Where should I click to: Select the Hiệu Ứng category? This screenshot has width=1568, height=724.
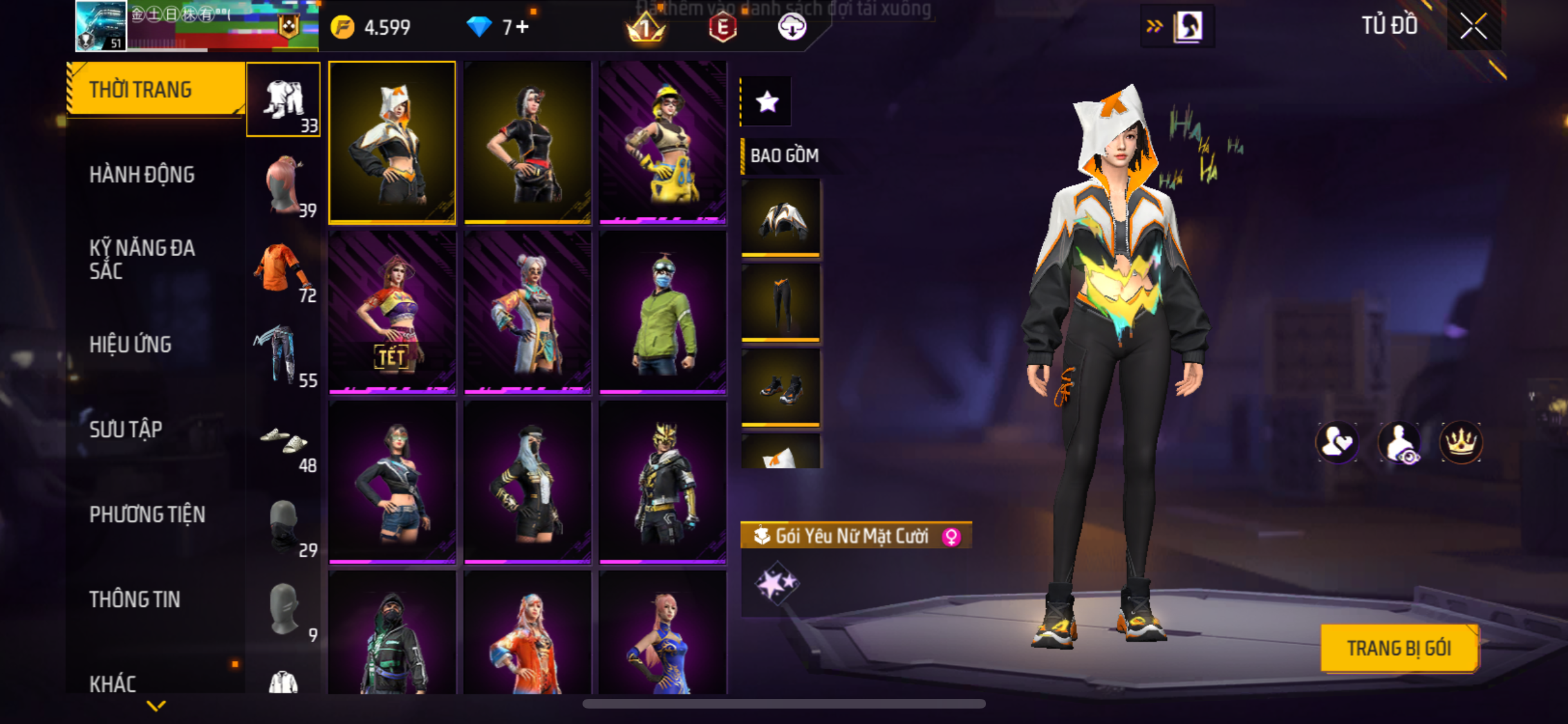131,344
